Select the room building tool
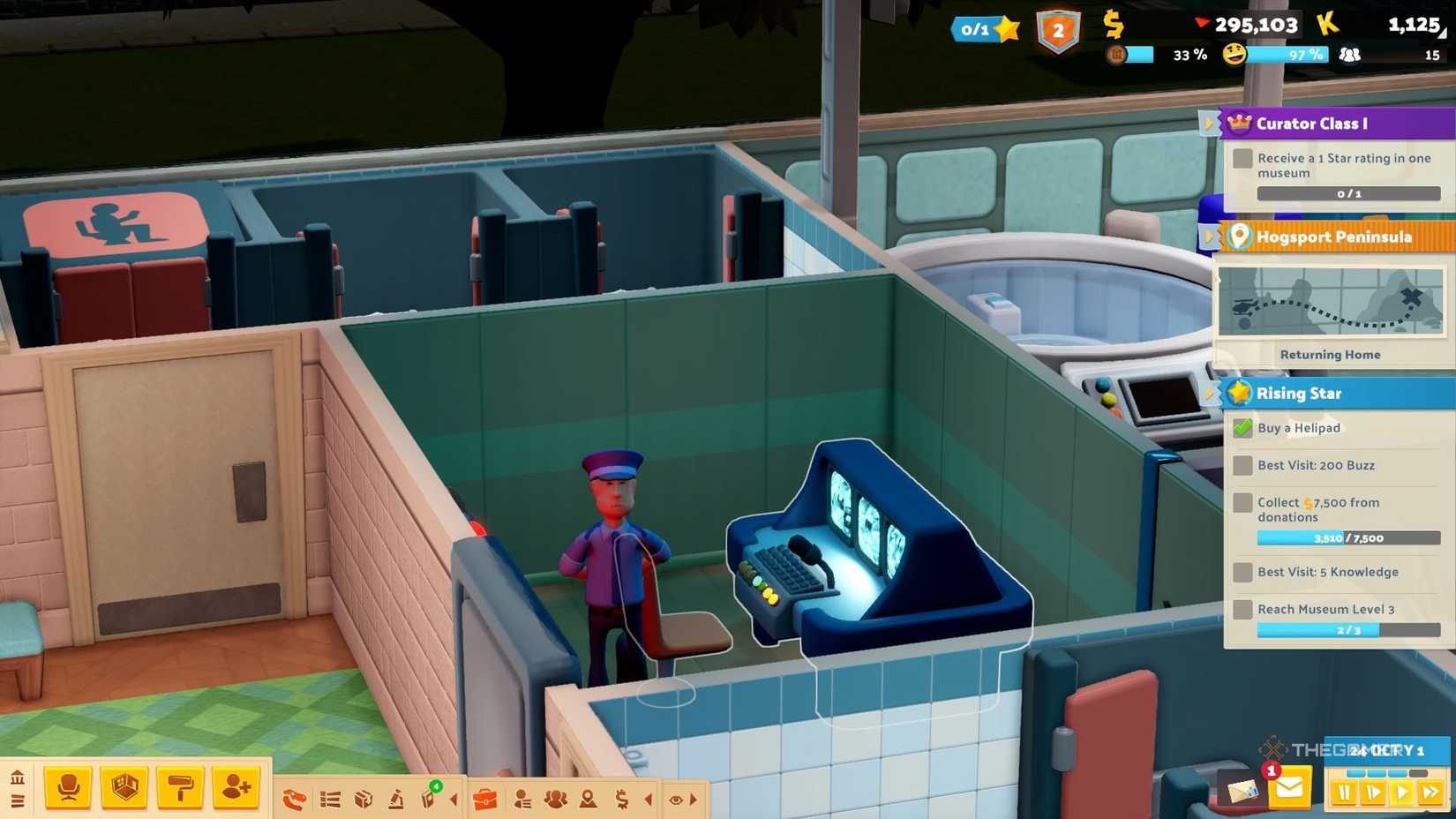The image size is (1456, 819). tap(123, 786)
